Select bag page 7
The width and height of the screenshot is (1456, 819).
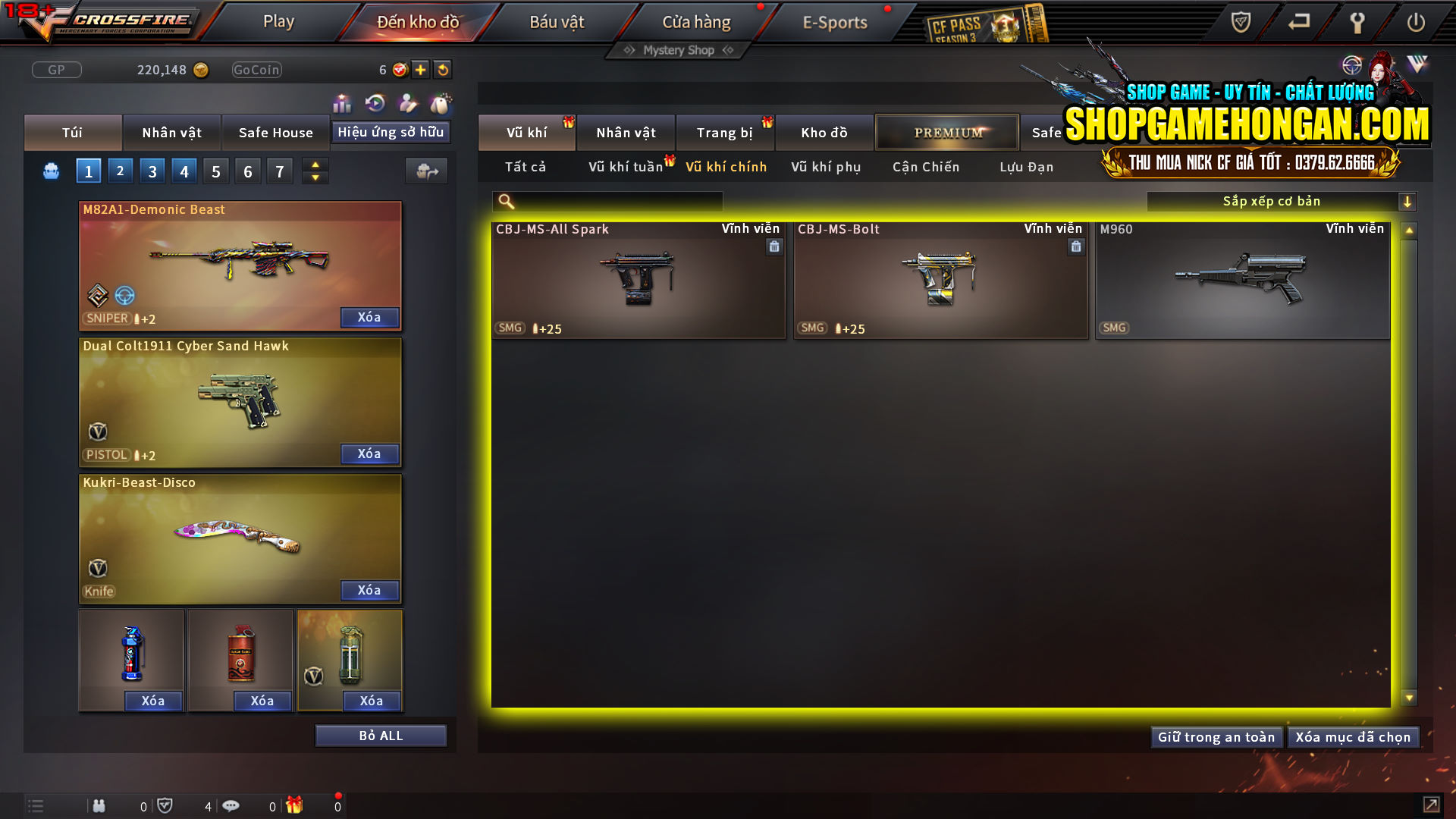(x=280, y=171)
